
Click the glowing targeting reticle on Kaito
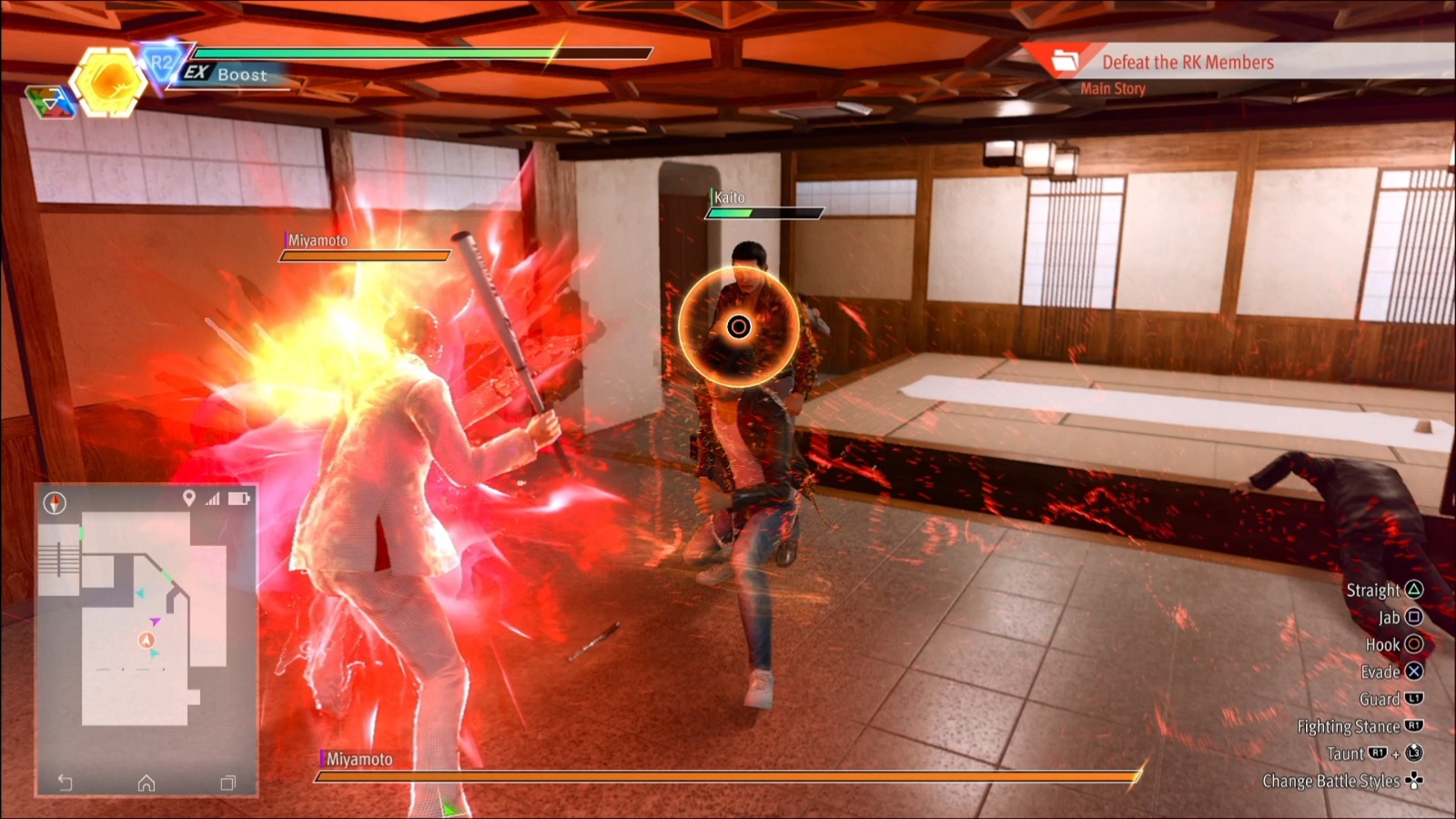click(740, 324)
